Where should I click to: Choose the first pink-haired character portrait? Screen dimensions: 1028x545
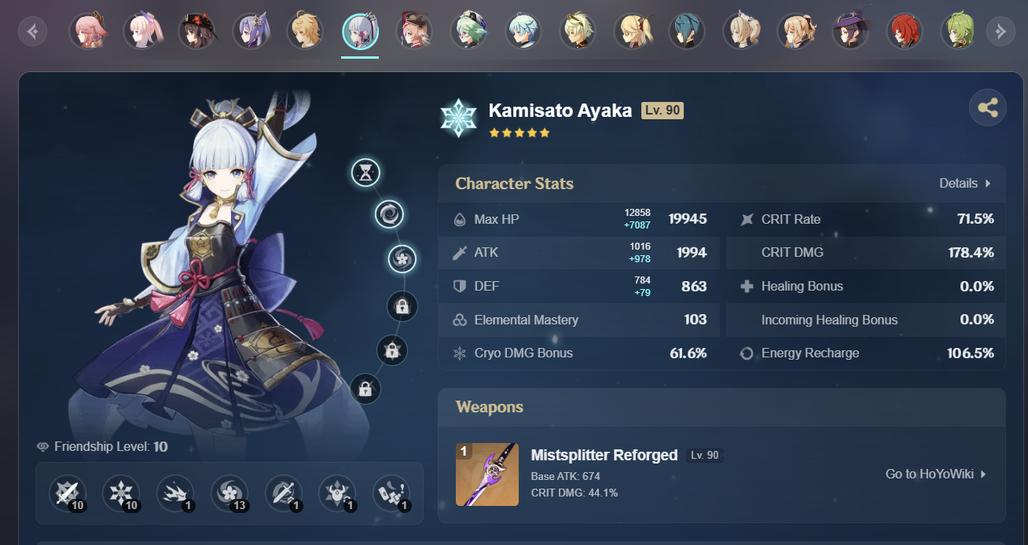[88, 31]
